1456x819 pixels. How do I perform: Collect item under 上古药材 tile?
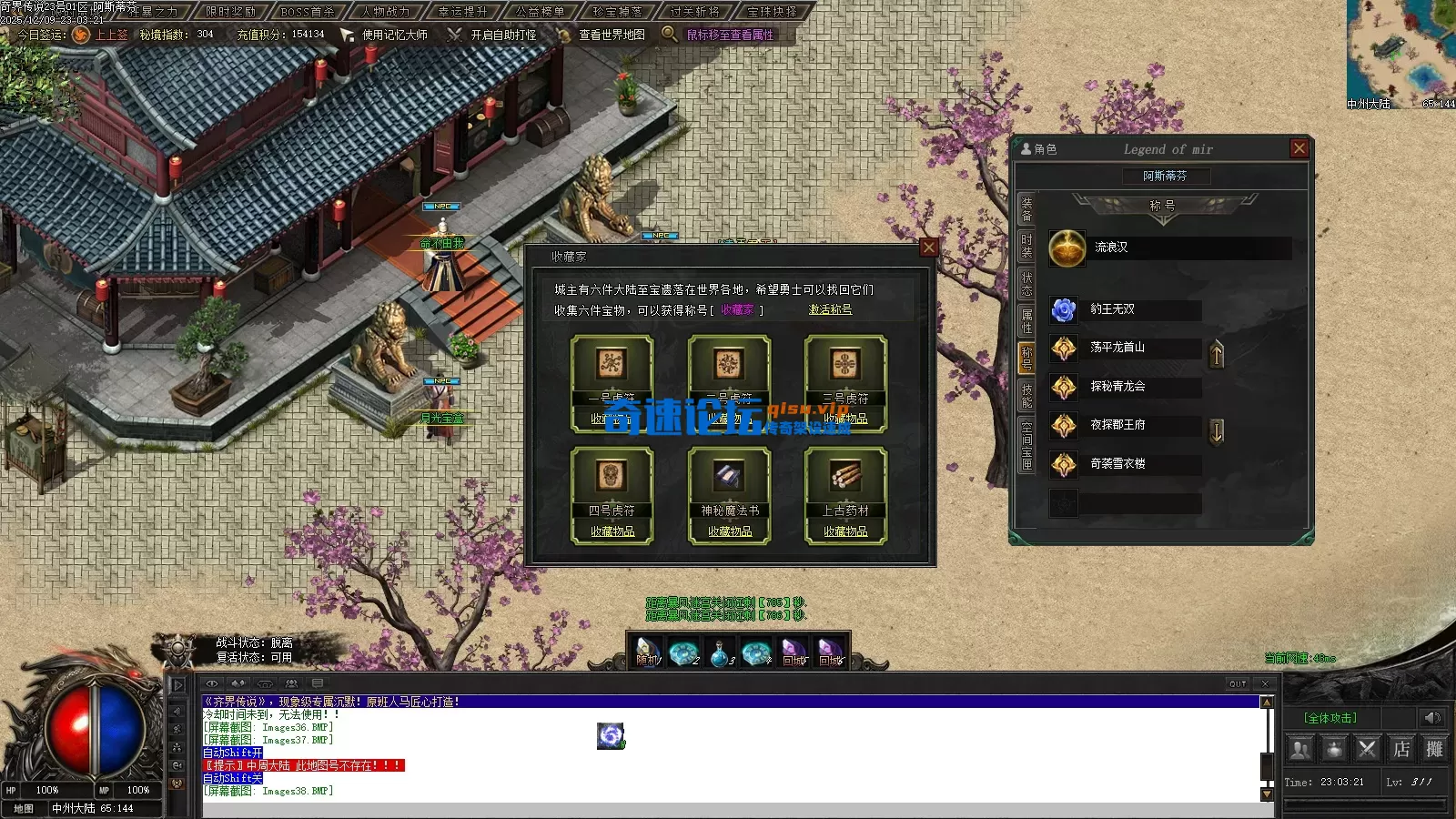[845, 531]
